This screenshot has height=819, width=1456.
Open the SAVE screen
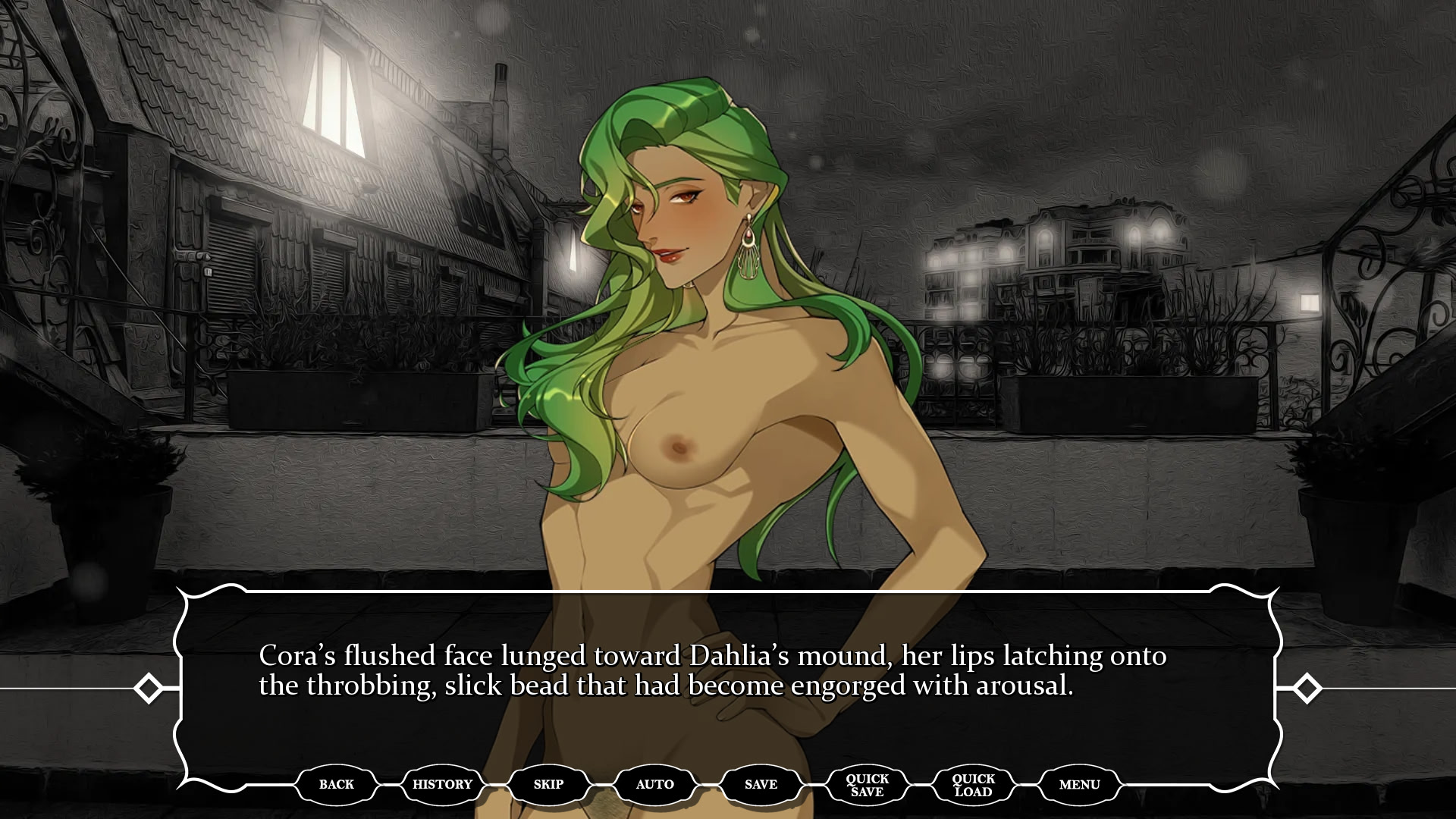[761, 784]
